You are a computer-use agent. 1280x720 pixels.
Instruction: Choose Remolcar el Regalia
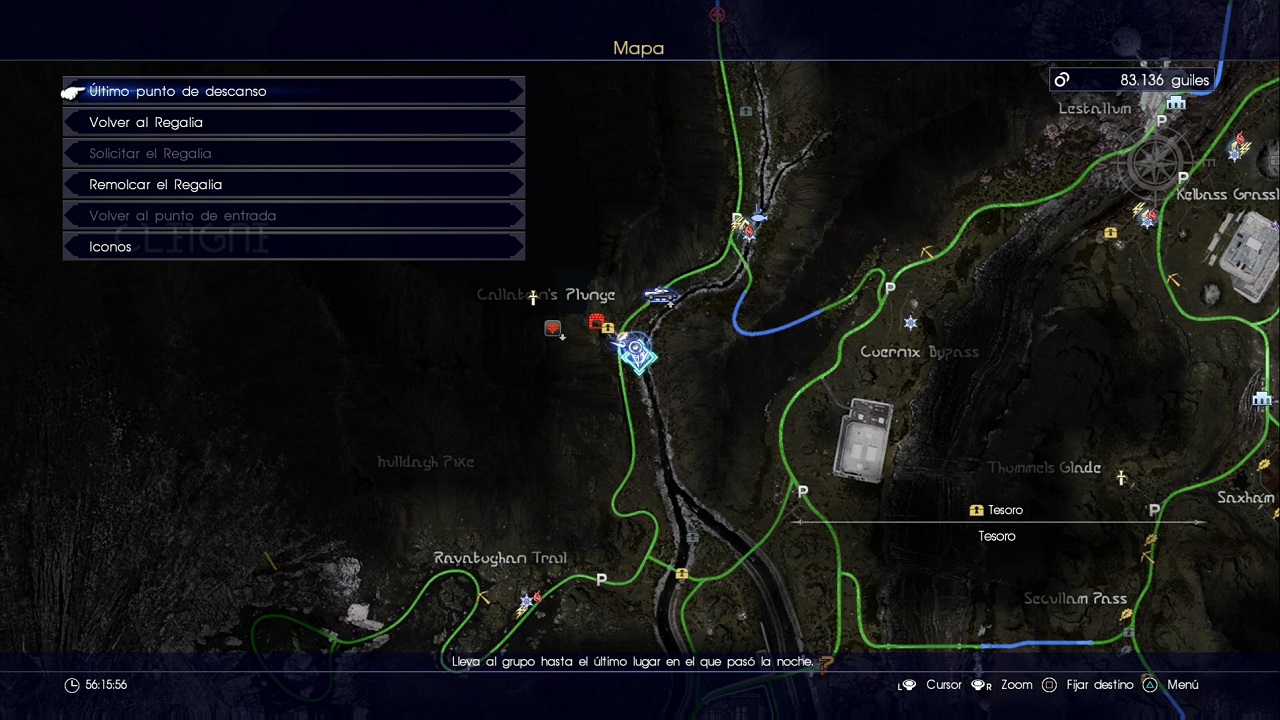pos(155,184)
